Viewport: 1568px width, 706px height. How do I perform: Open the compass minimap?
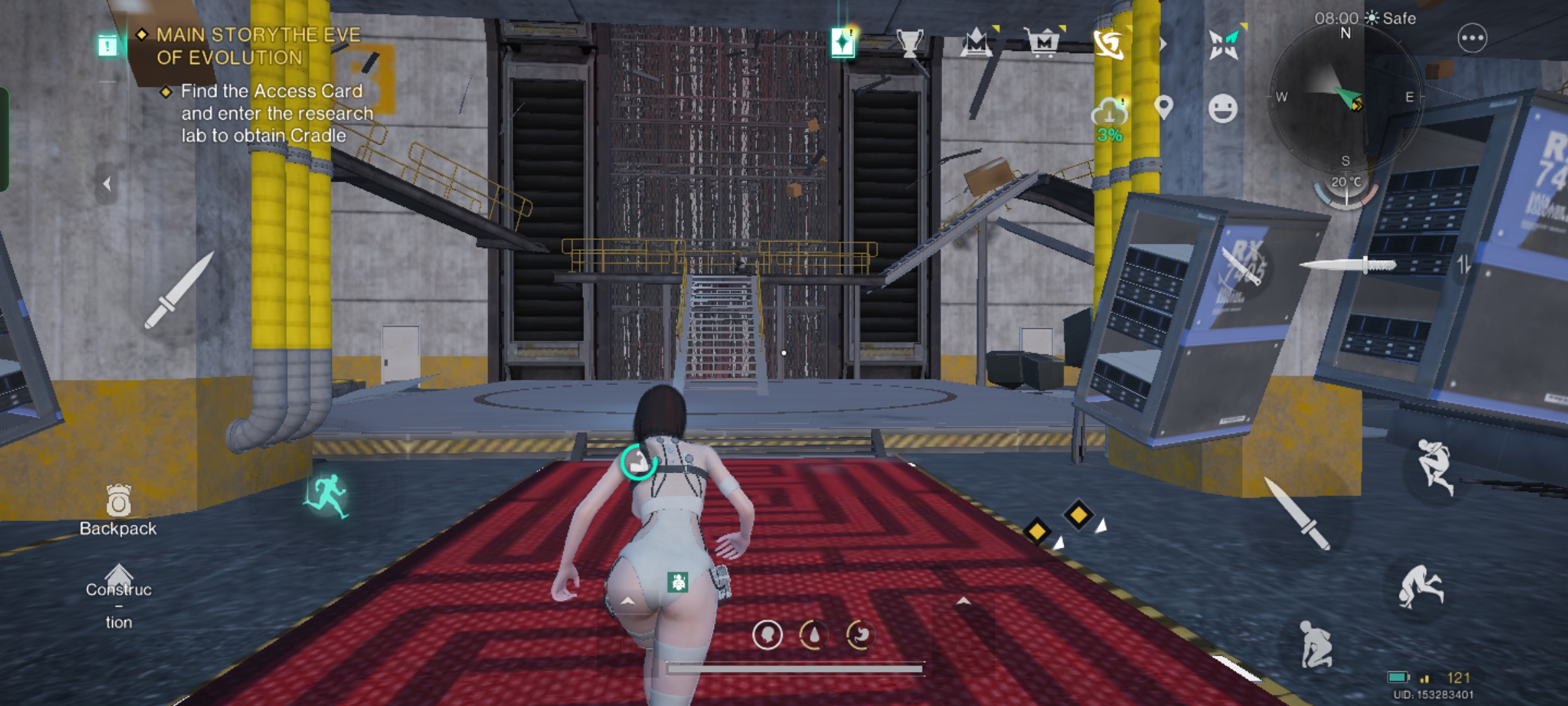(1345, 98)
